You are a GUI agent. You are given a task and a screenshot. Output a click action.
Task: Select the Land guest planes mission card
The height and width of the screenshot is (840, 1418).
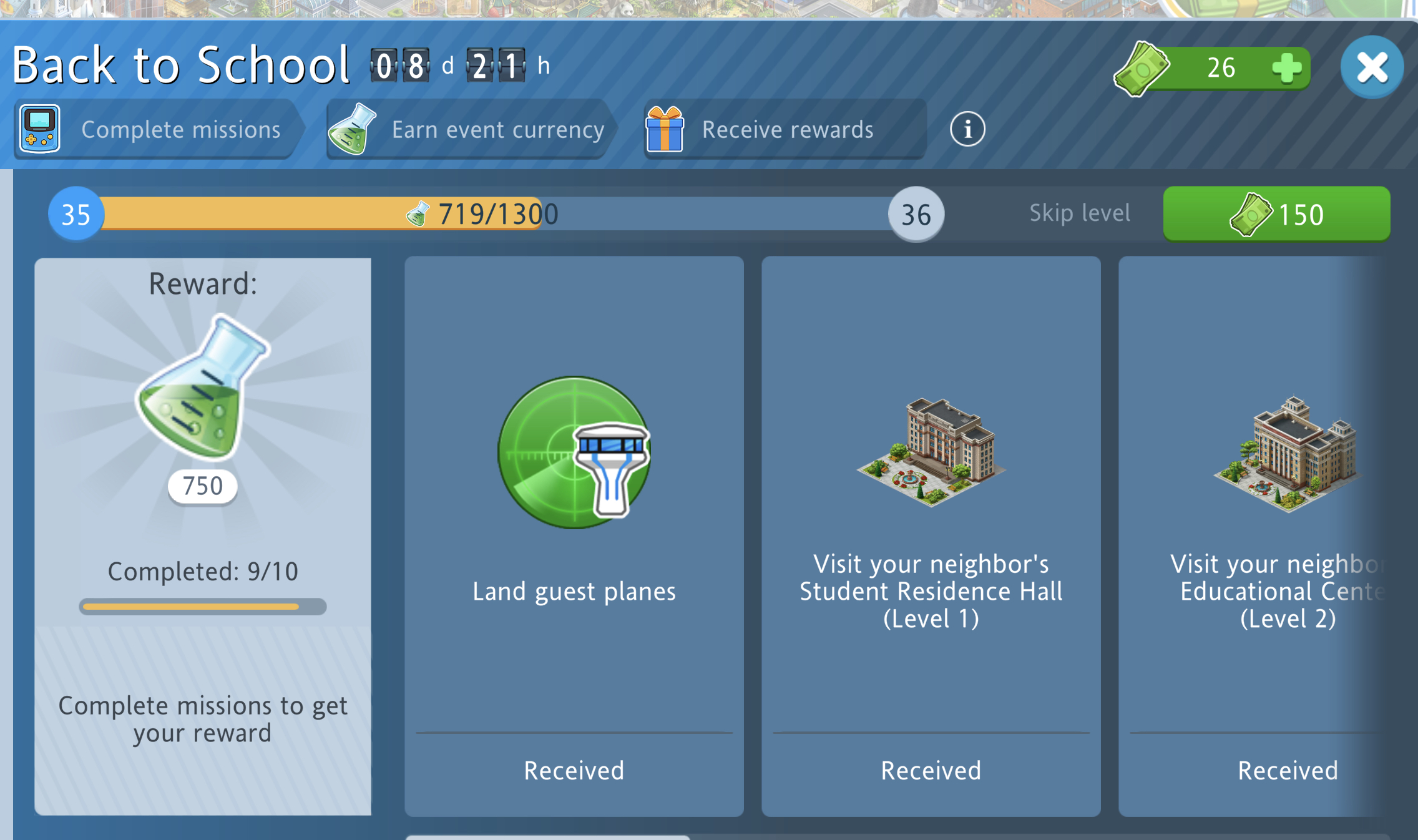pyautogui.click(x=574, y=535)
